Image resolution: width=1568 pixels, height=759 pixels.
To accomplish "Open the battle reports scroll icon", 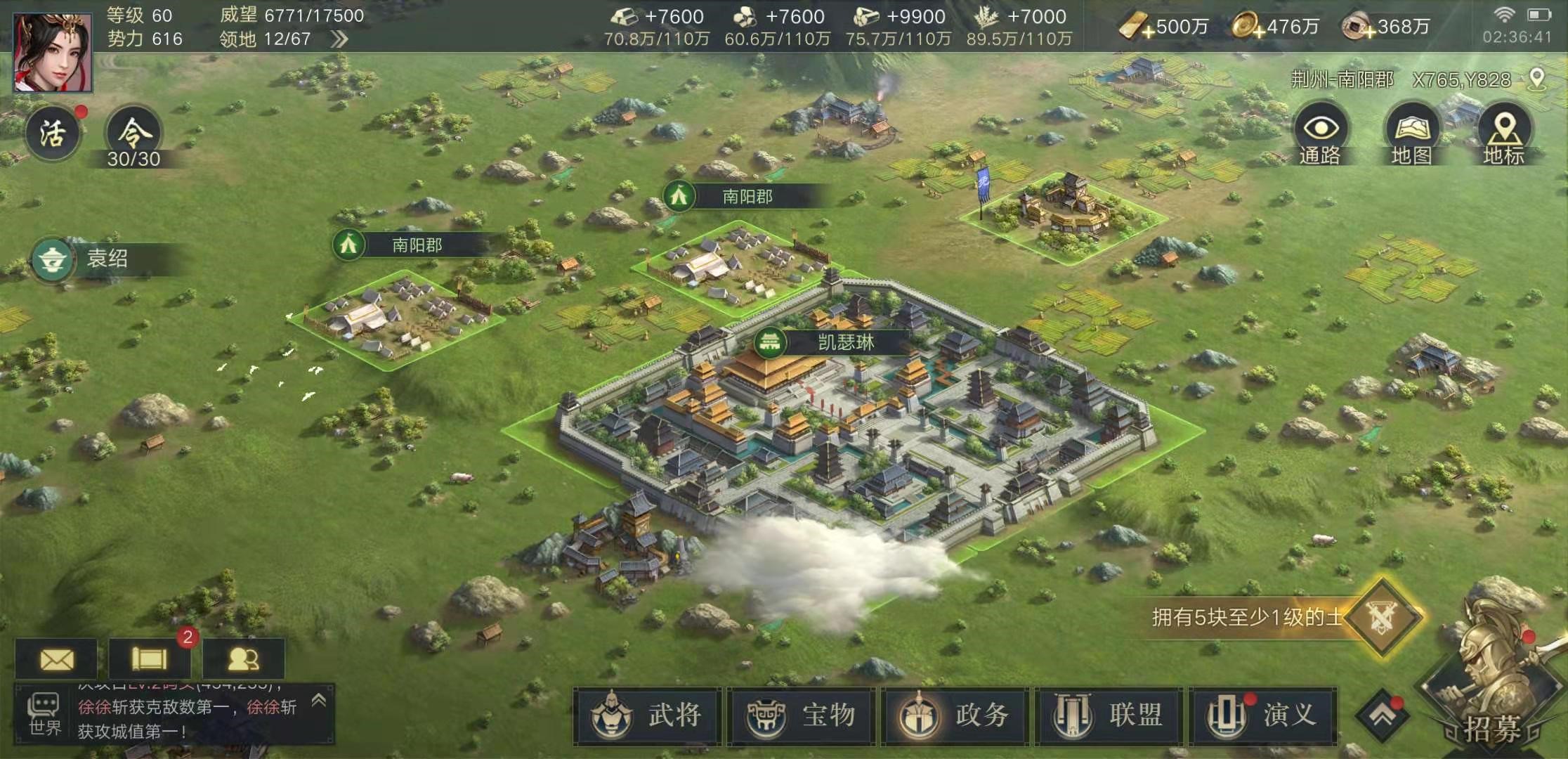I will [150, 659].
